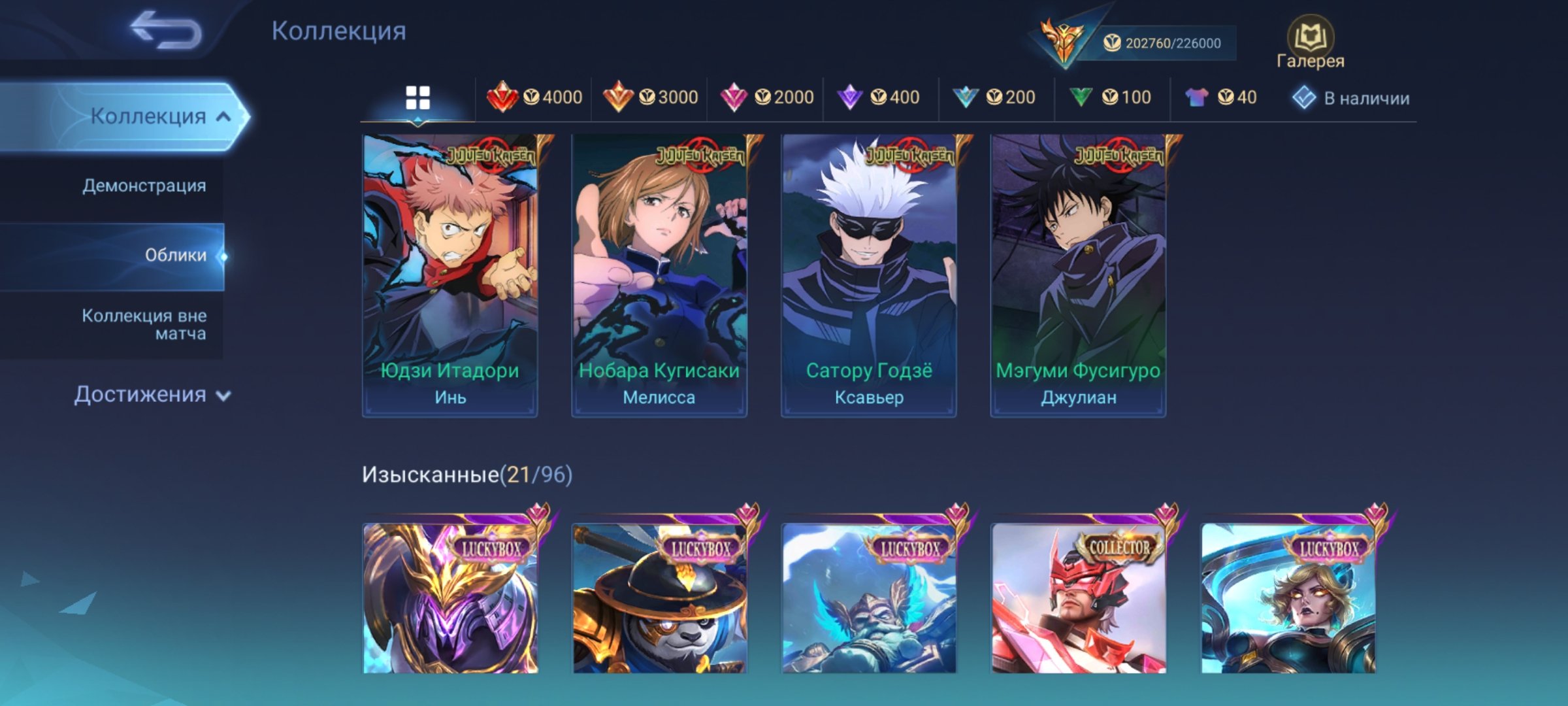The height and width of the screenshot is (706, 1568).
Task: Choose the Мэгуми Фусигуро Джулиан skin
Action: click(1078, 275)
